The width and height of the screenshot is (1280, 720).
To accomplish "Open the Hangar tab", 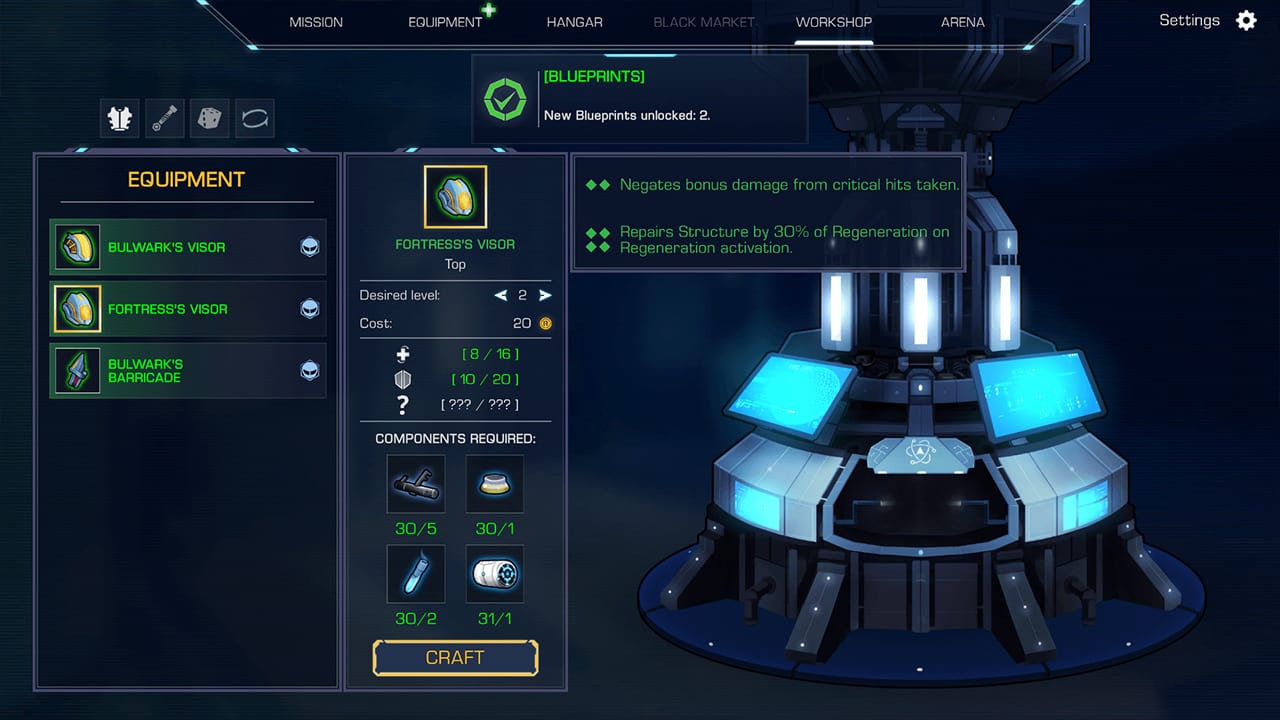I will tap(574, 21).
